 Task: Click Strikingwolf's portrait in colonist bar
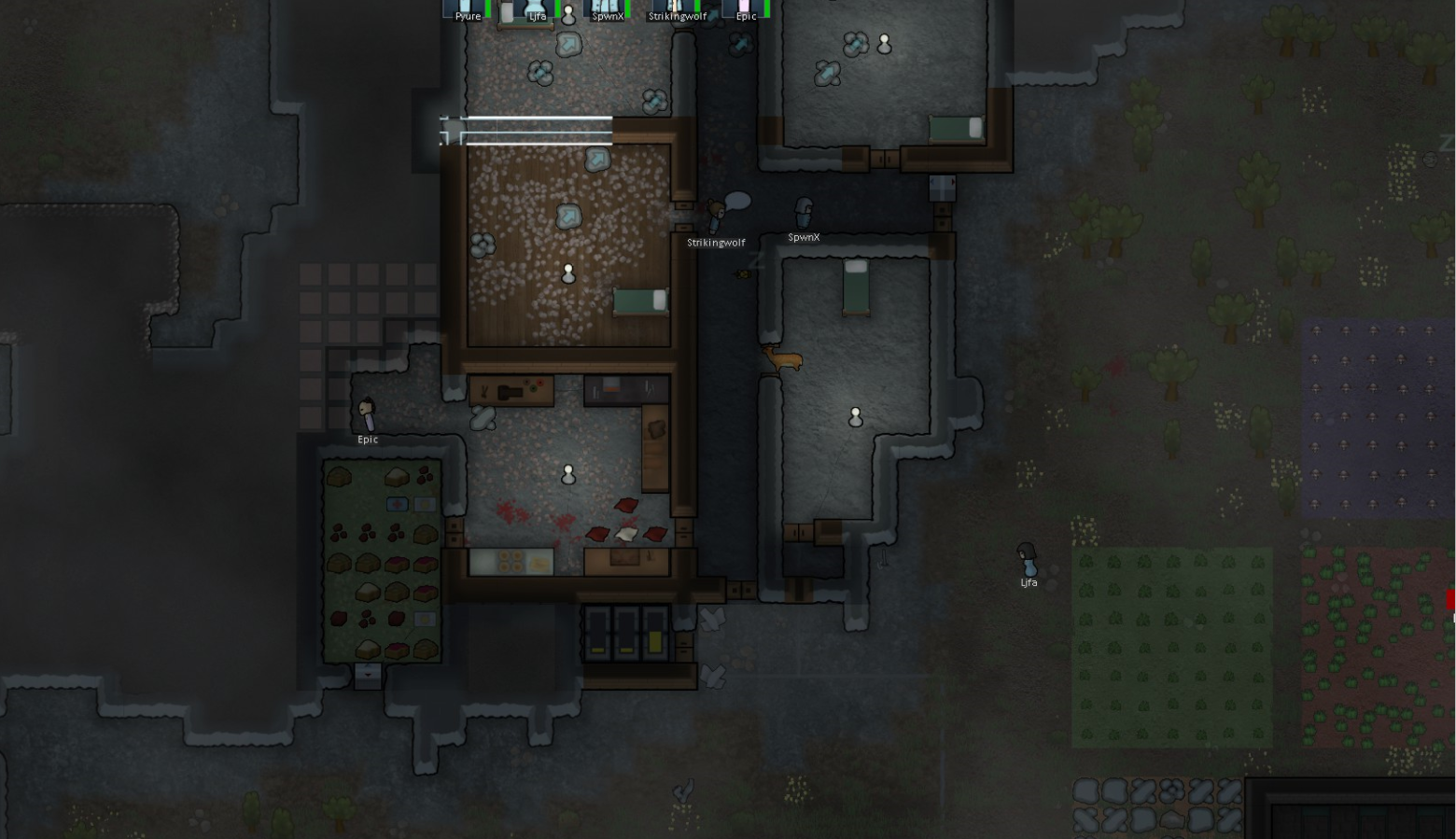[677, 9]
